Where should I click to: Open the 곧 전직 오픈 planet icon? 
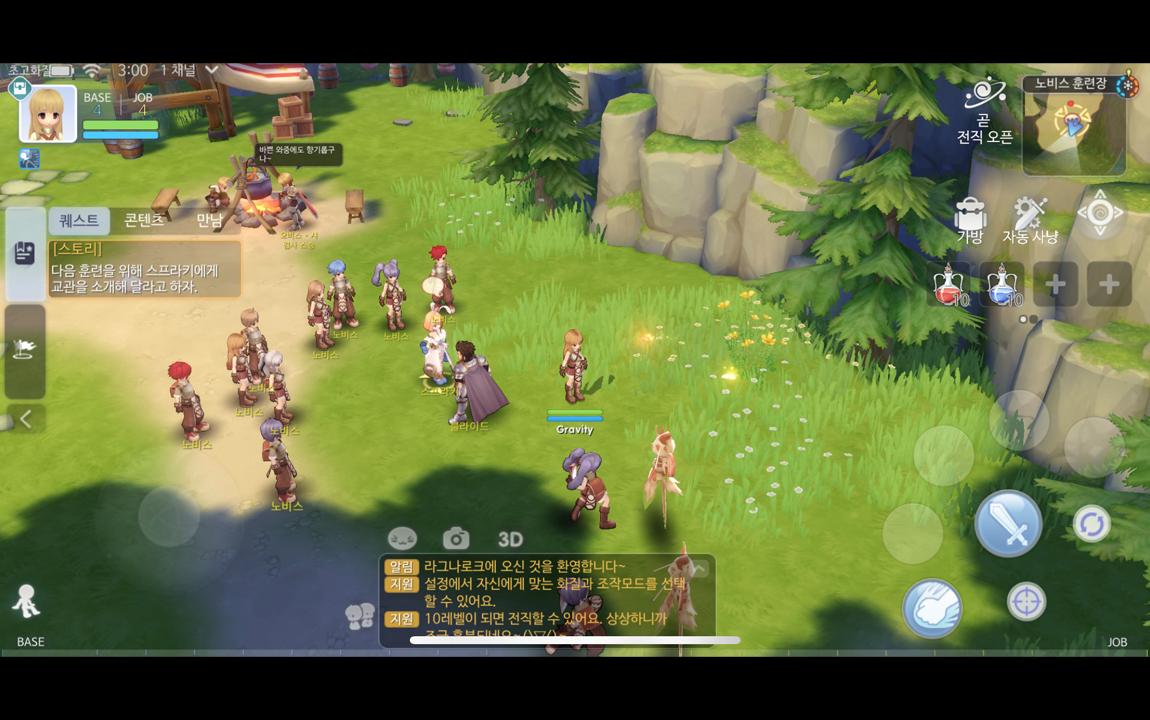985,95
